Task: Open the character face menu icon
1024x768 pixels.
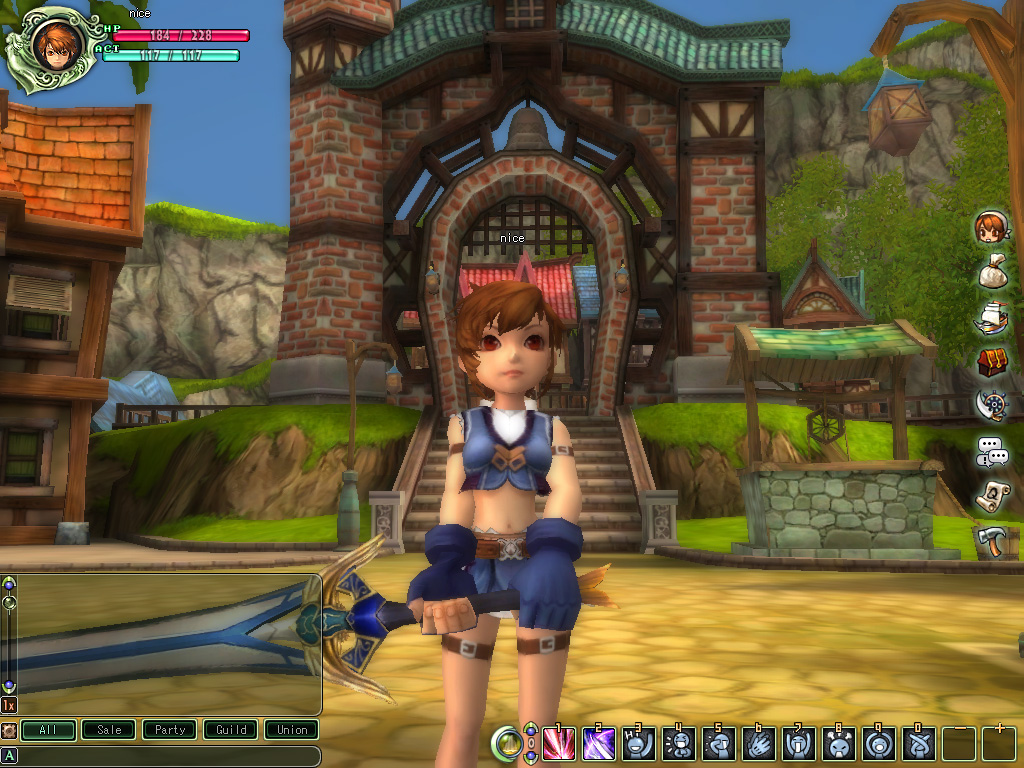Action: [991, 227]
